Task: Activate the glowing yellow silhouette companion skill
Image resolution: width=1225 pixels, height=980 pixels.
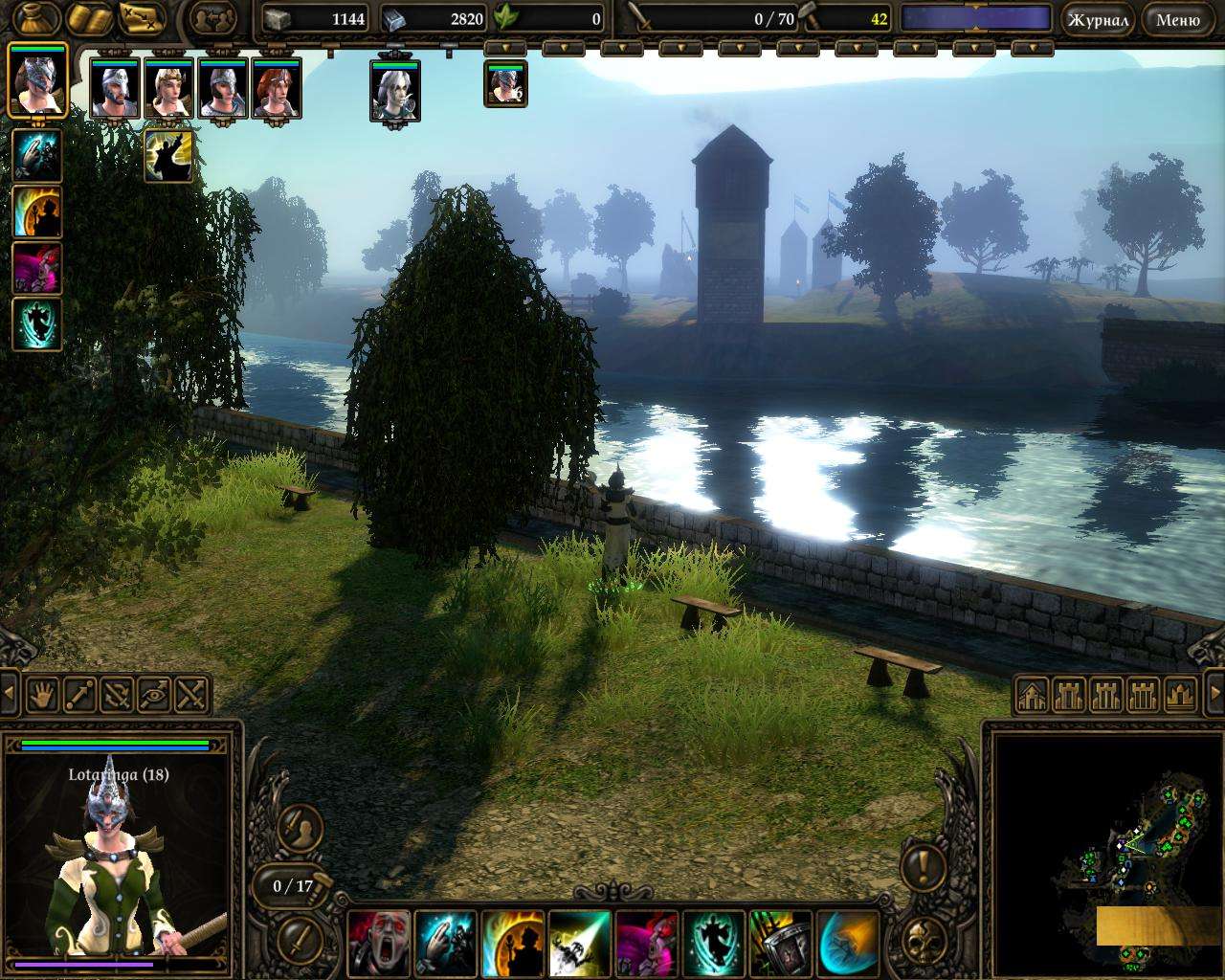Action: [168, 155]
